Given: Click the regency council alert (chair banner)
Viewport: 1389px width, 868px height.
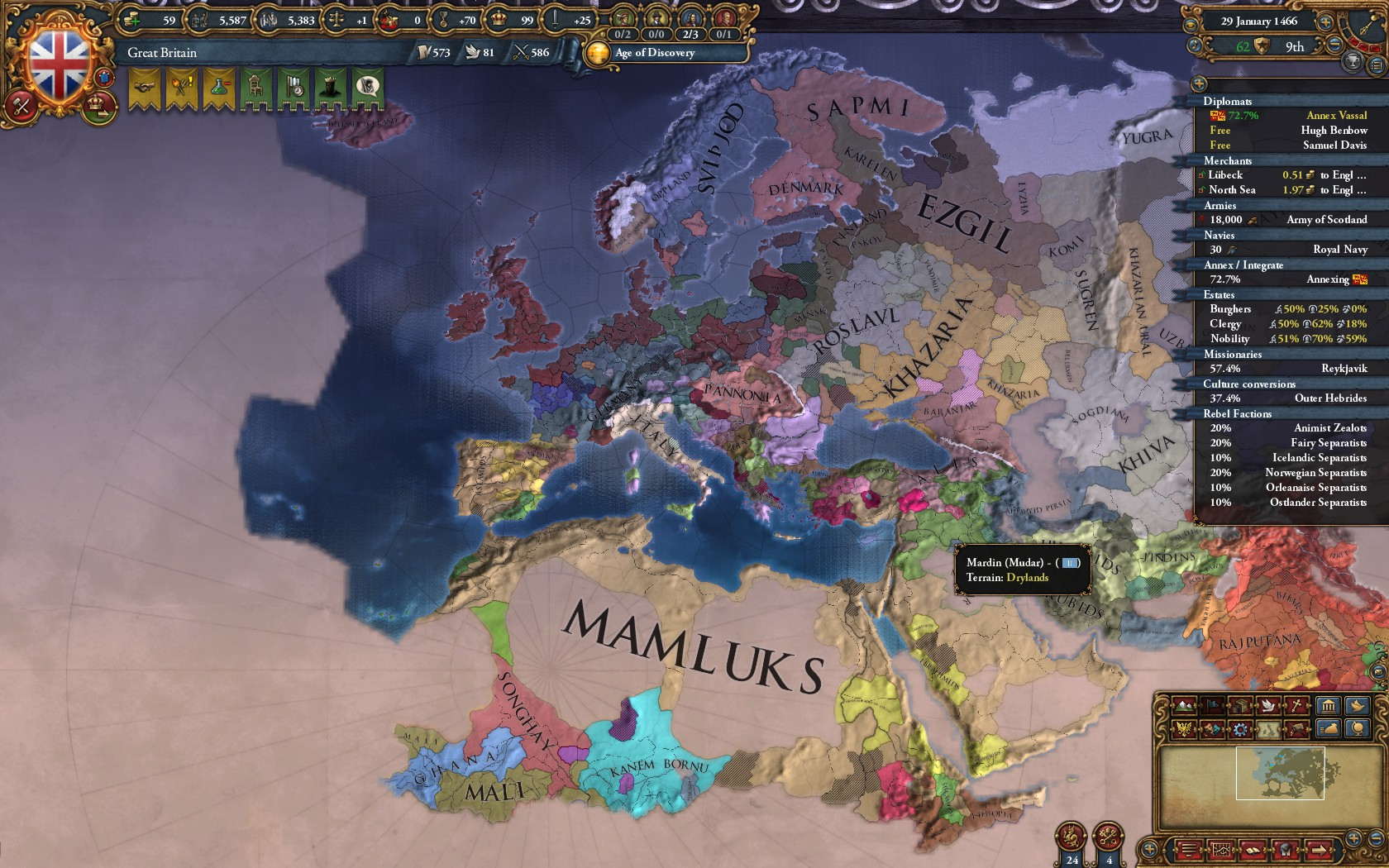Looking at the screenshot, I should pos(255,88).
